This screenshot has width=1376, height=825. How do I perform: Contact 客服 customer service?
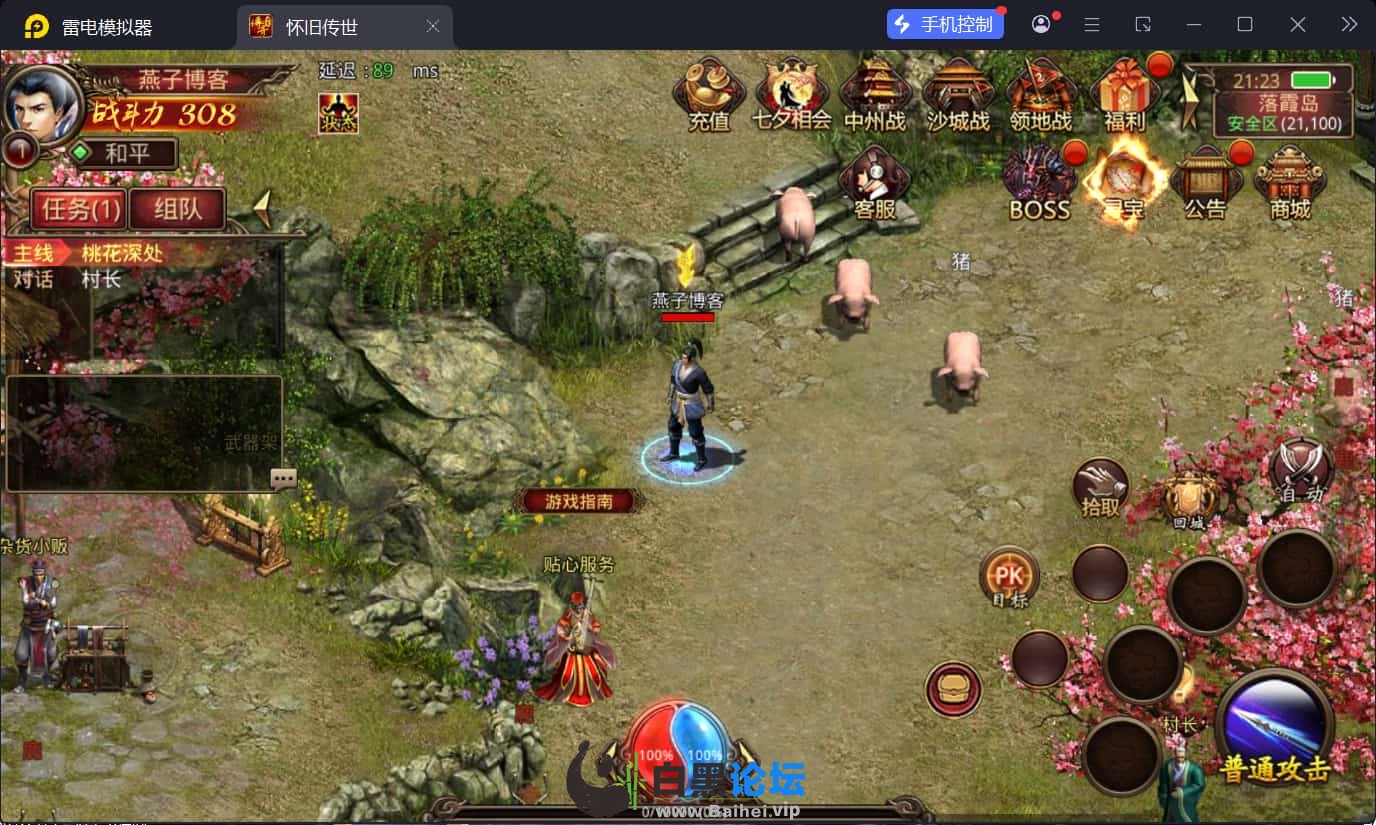pyautogui.click(x=874, y=183)
